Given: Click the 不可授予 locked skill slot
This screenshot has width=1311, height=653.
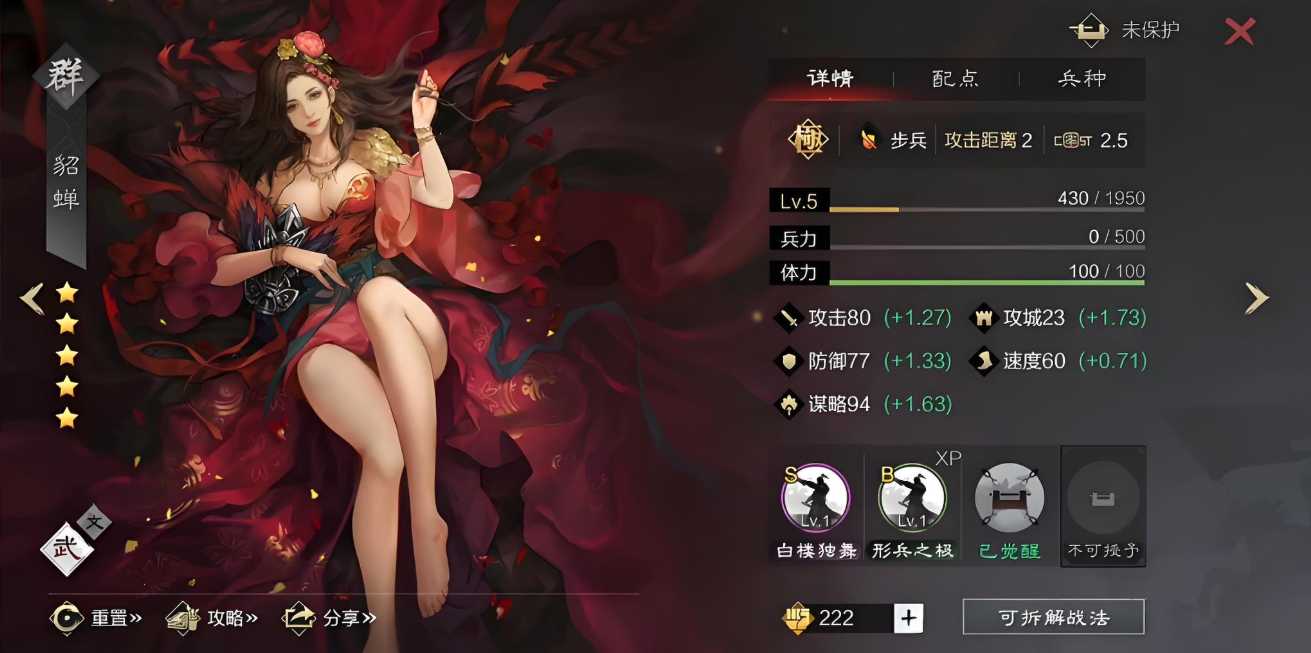Looking at the screenshot, I should coord(1103,497).
